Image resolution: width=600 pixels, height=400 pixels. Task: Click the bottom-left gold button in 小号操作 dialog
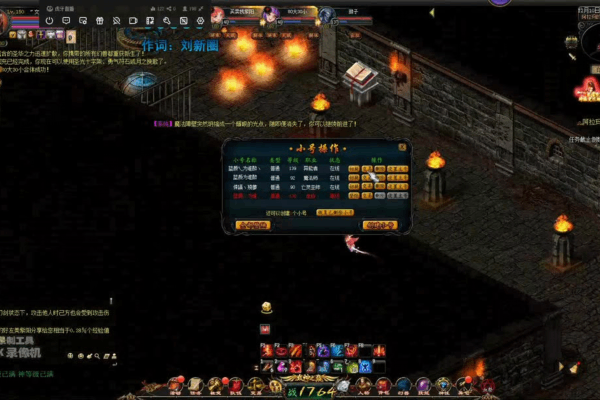(x=253, y=226)
